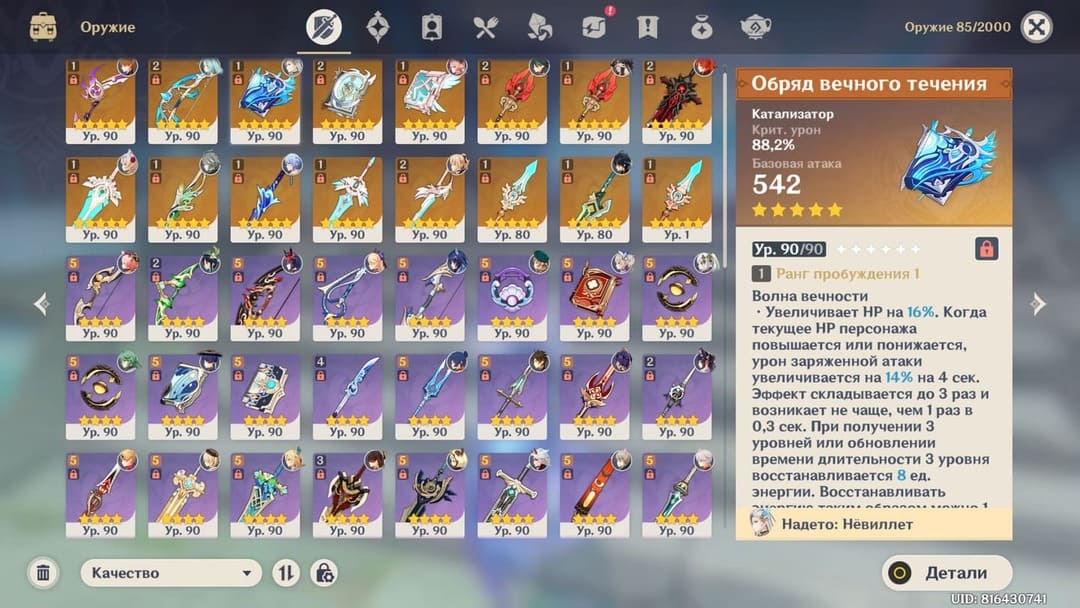The height and width of the screenshot is (608, 1080).
Task: Click the trash can delete button
Action: (43, 573)
